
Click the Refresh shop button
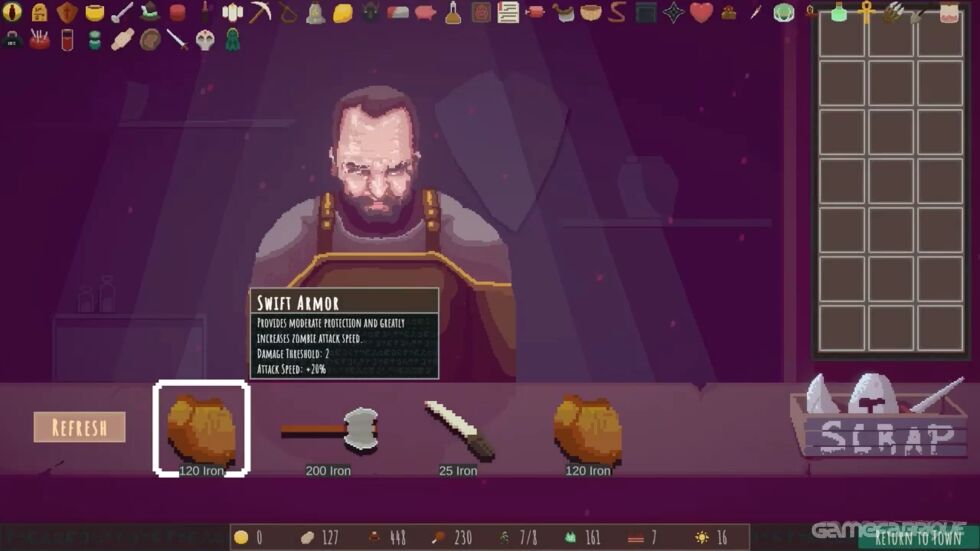(79, 427)
